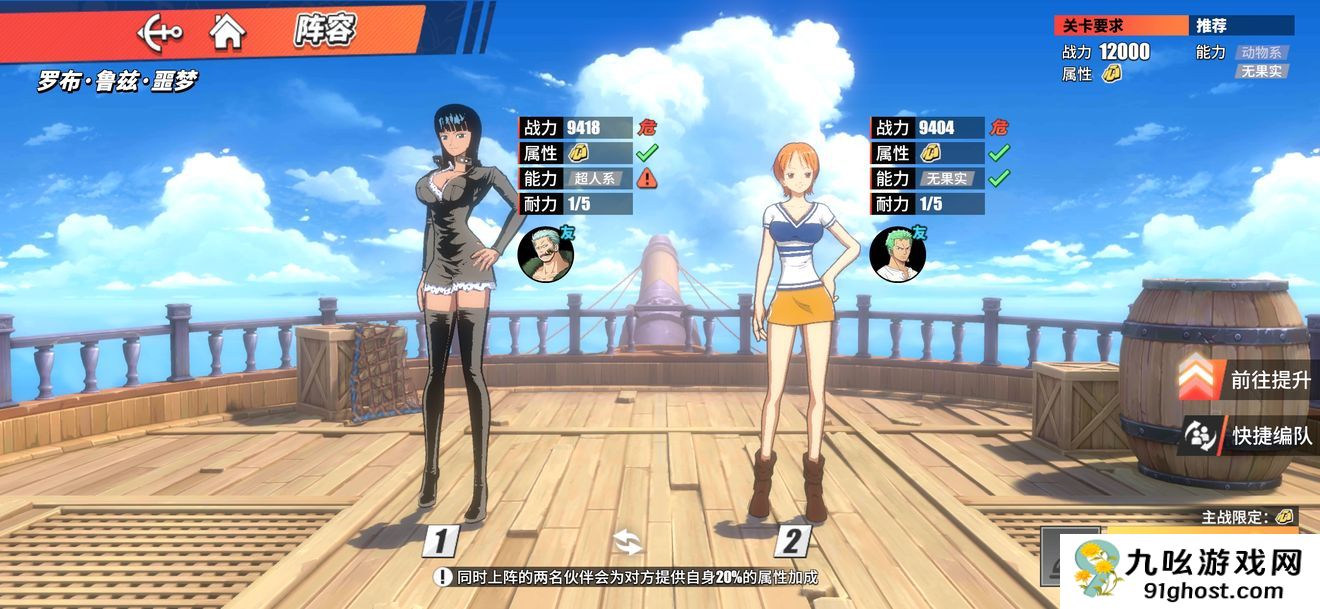This screenshot has width=1320, height=609.
Task: Swap the two lineup positions
Action: click(x=628, y=543)
